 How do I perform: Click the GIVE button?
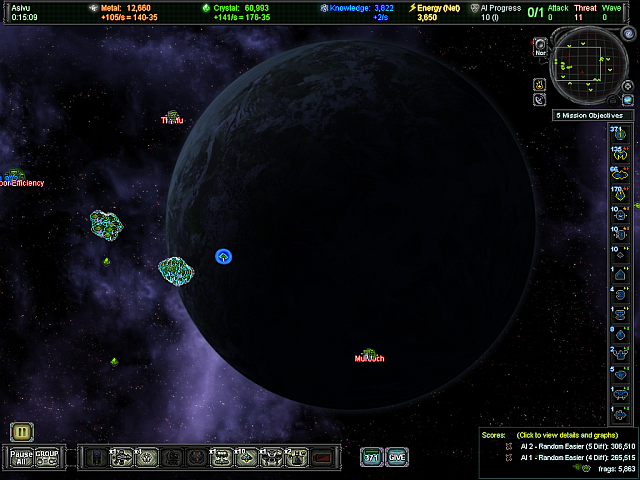(397, 457)
